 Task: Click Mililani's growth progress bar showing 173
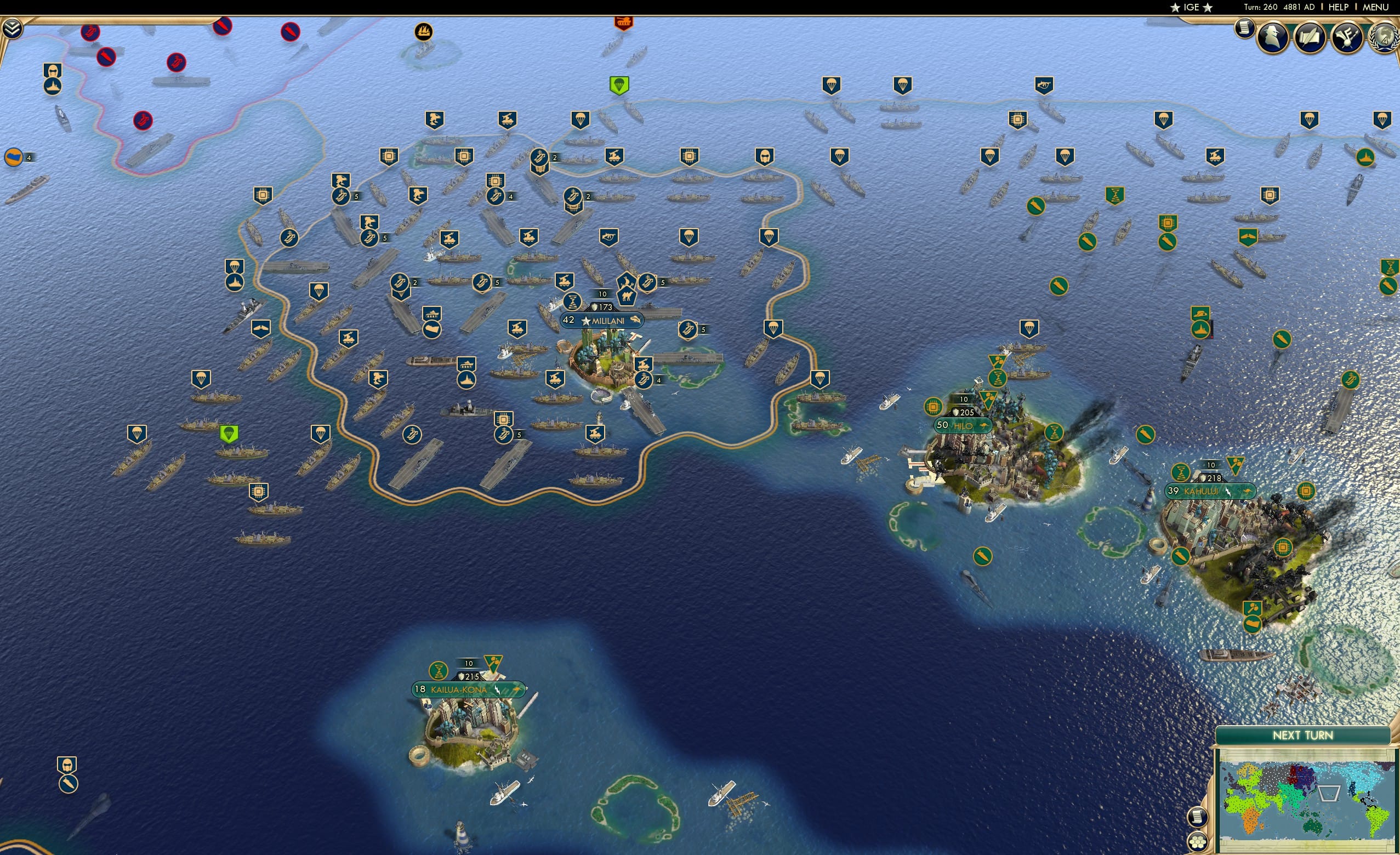602,307
